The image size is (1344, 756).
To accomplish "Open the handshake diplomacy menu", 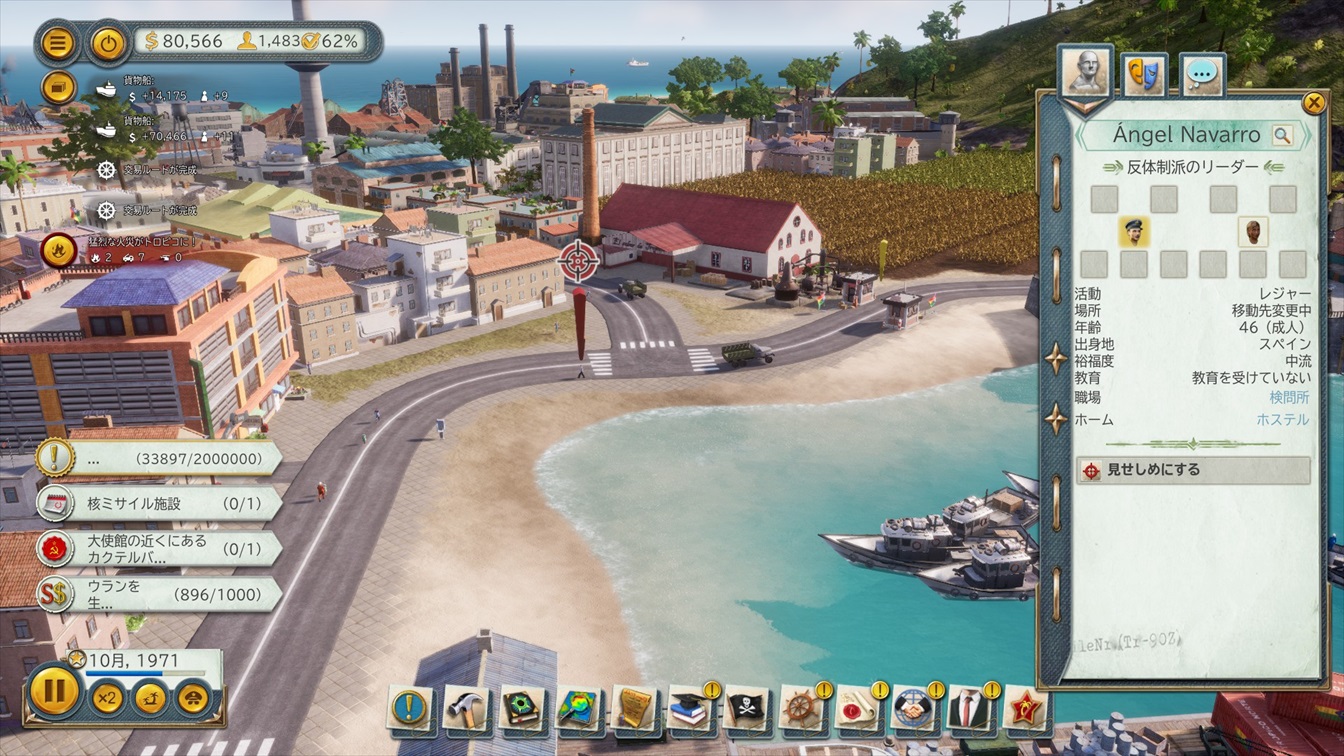I will 914,708.
